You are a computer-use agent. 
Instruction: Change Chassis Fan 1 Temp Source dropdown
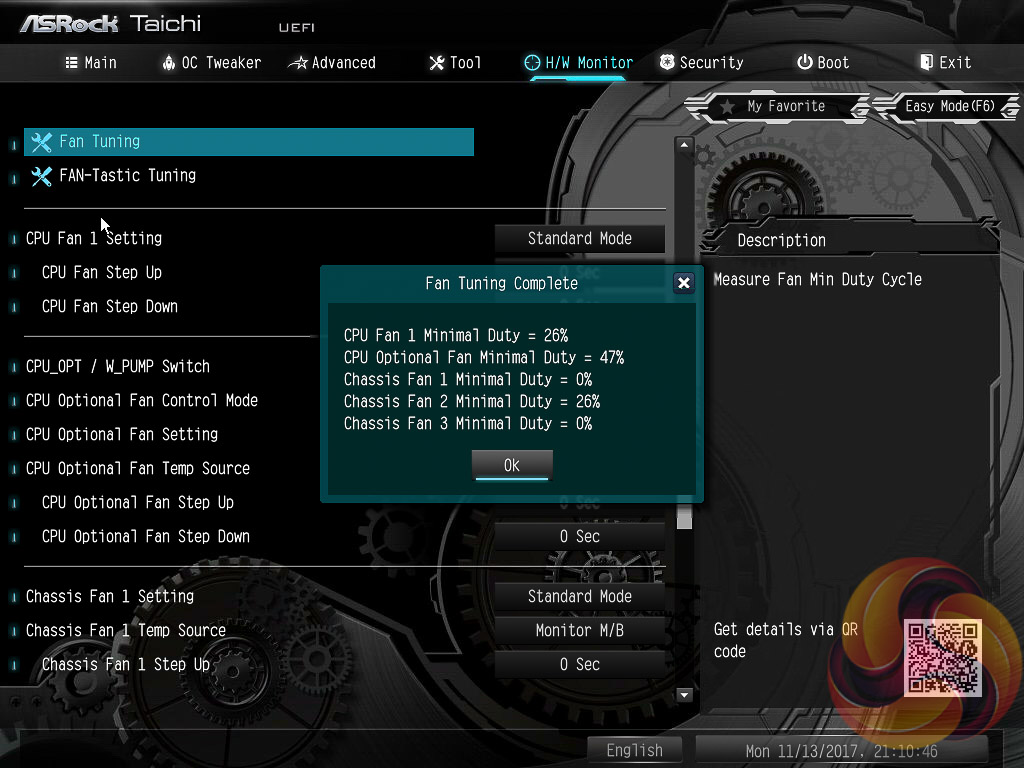tap(579, 630)
